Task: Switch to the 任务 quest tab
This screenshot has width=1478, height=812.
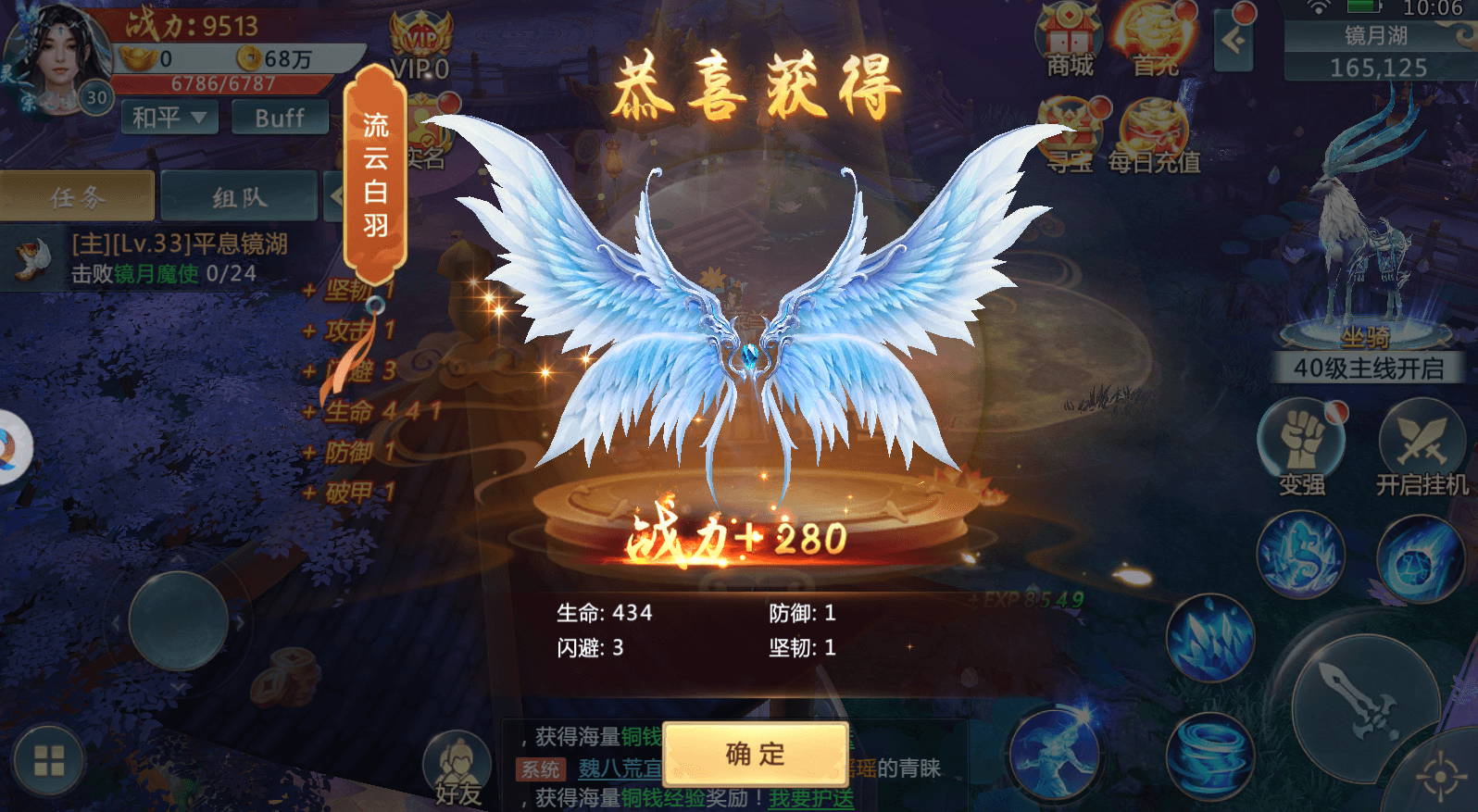Action: point(77,196)
